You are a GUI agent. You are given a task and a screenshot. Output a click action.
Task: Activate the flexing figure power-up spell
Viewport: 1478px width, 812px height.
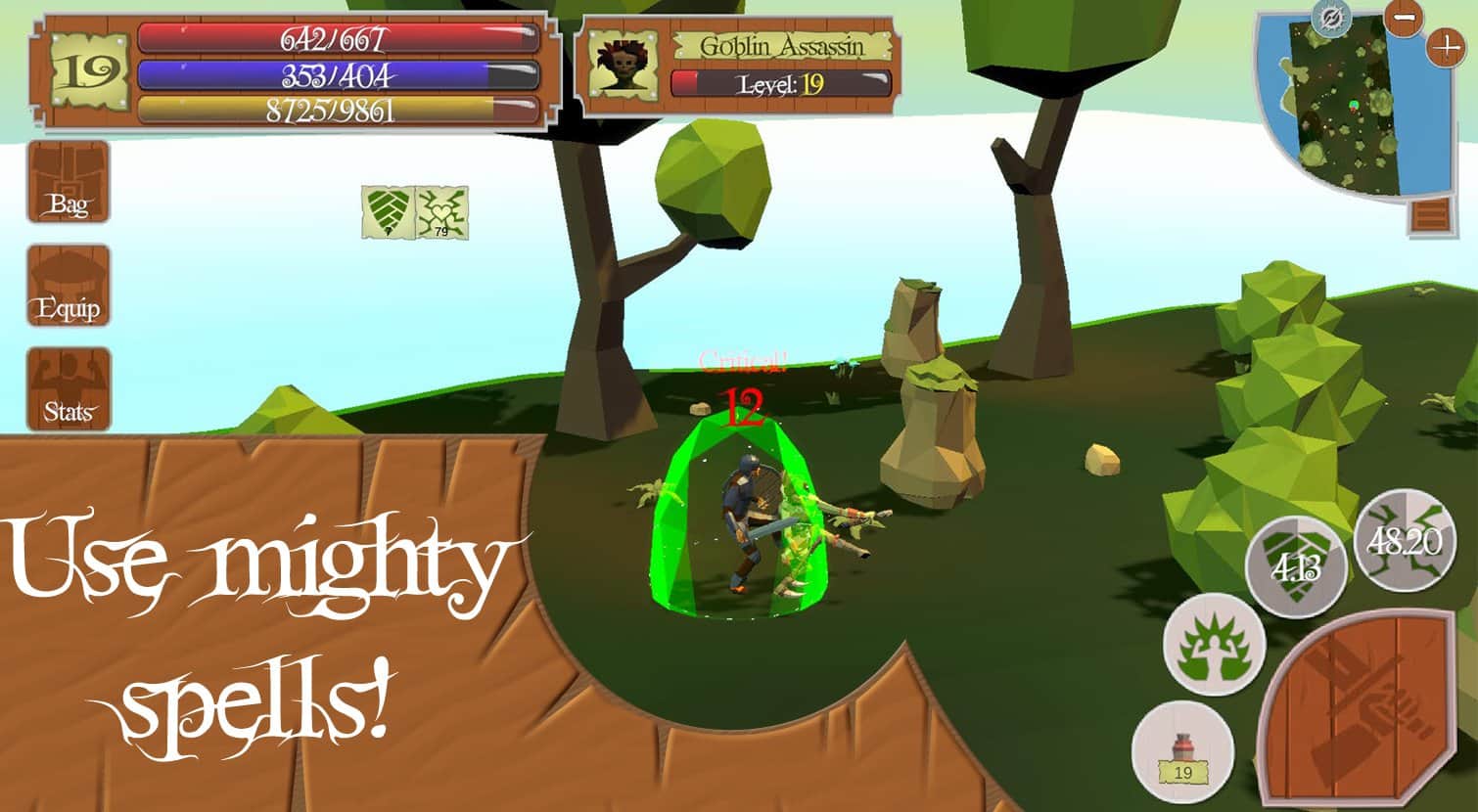1214,643
